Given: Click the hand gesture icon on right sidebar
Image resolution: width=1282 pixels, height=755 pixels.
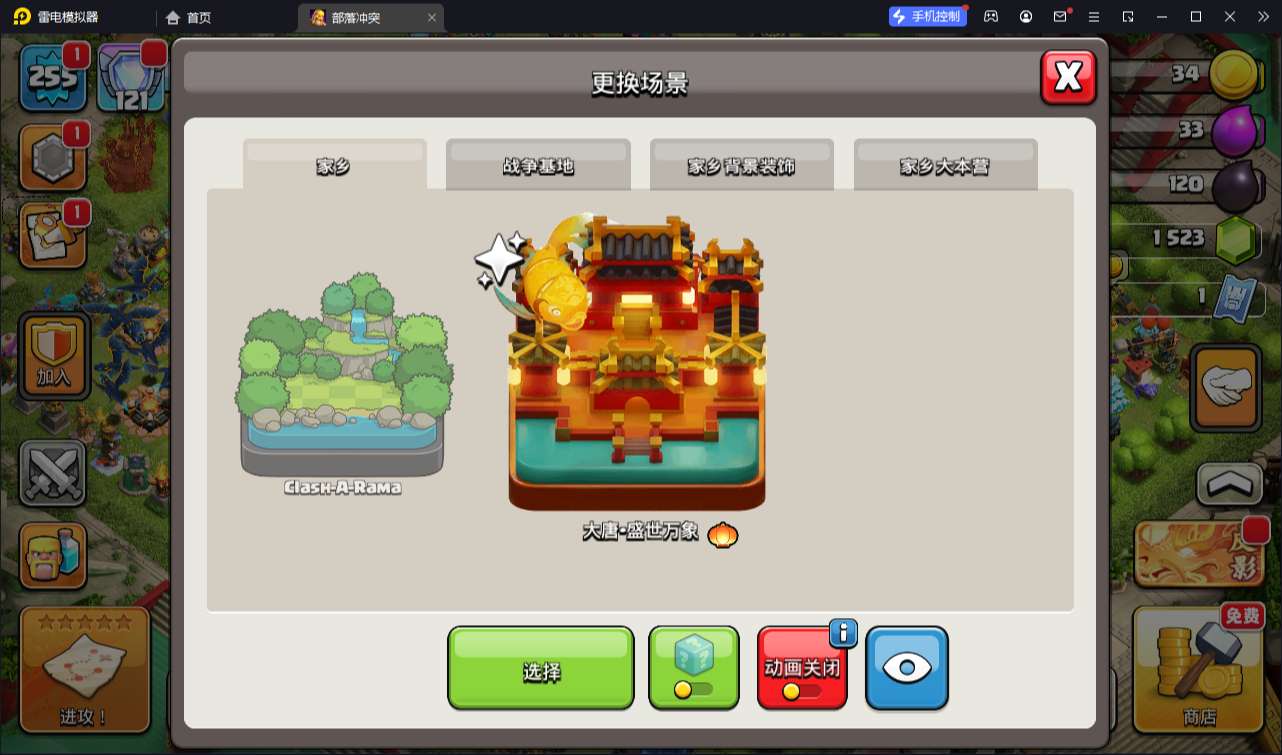Looking at the screenshot, I should pos(1225,388).
